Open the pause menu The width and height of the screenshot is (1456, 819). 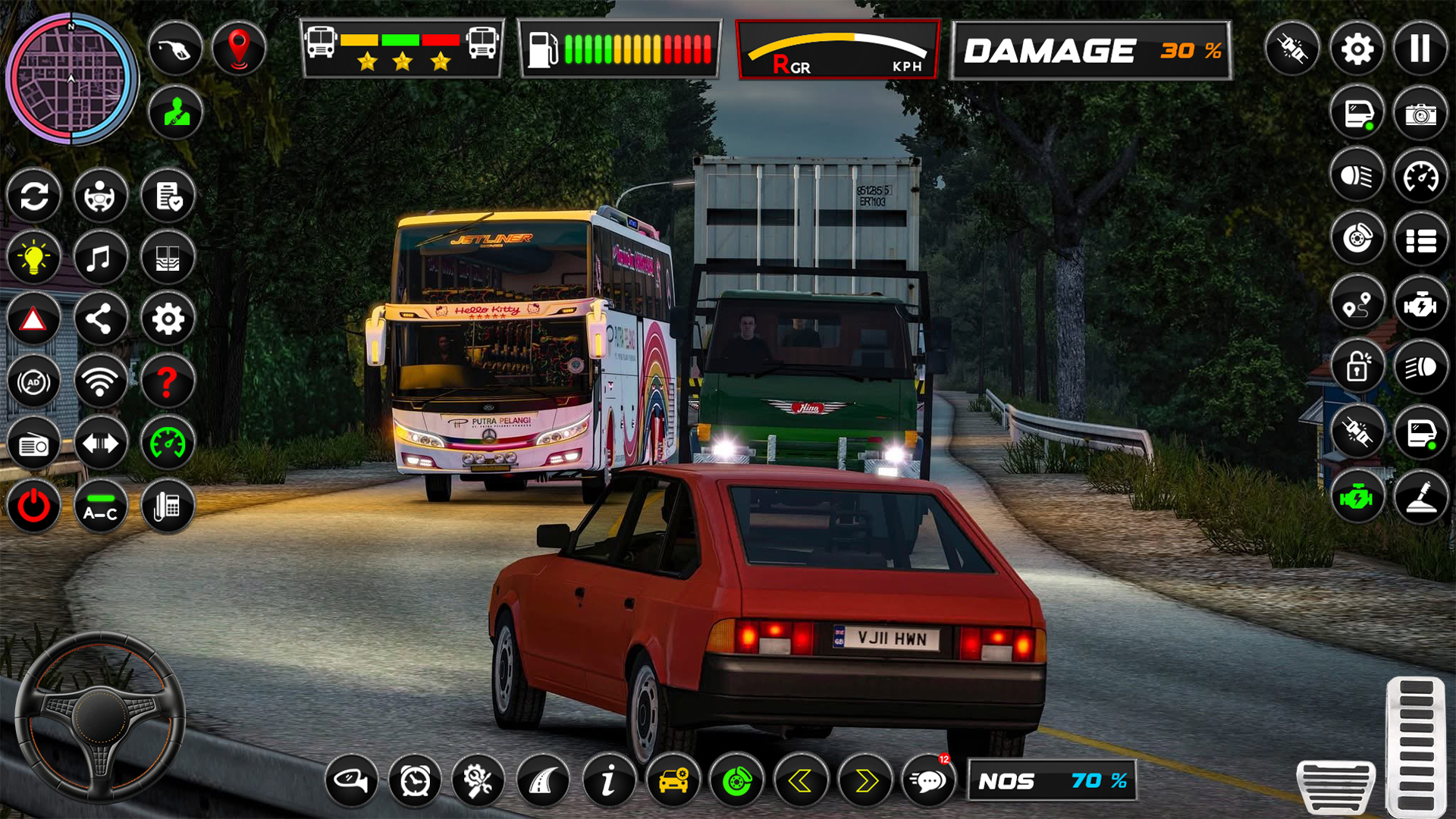(1423, 49)
